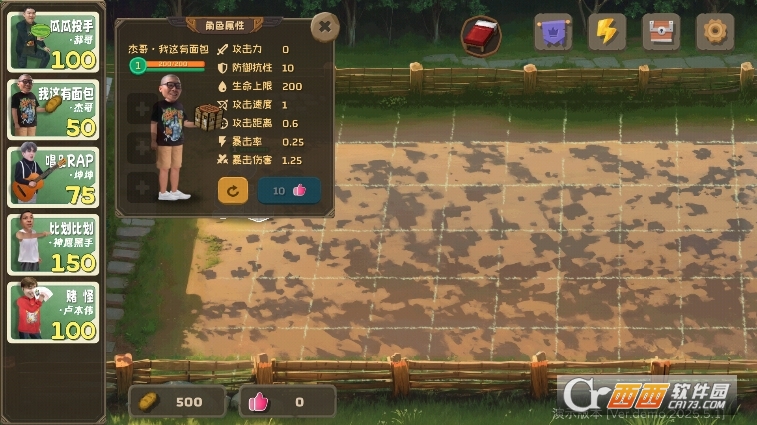Open the gear settings menu
This screenshot has width=757, height=425.
715,32
